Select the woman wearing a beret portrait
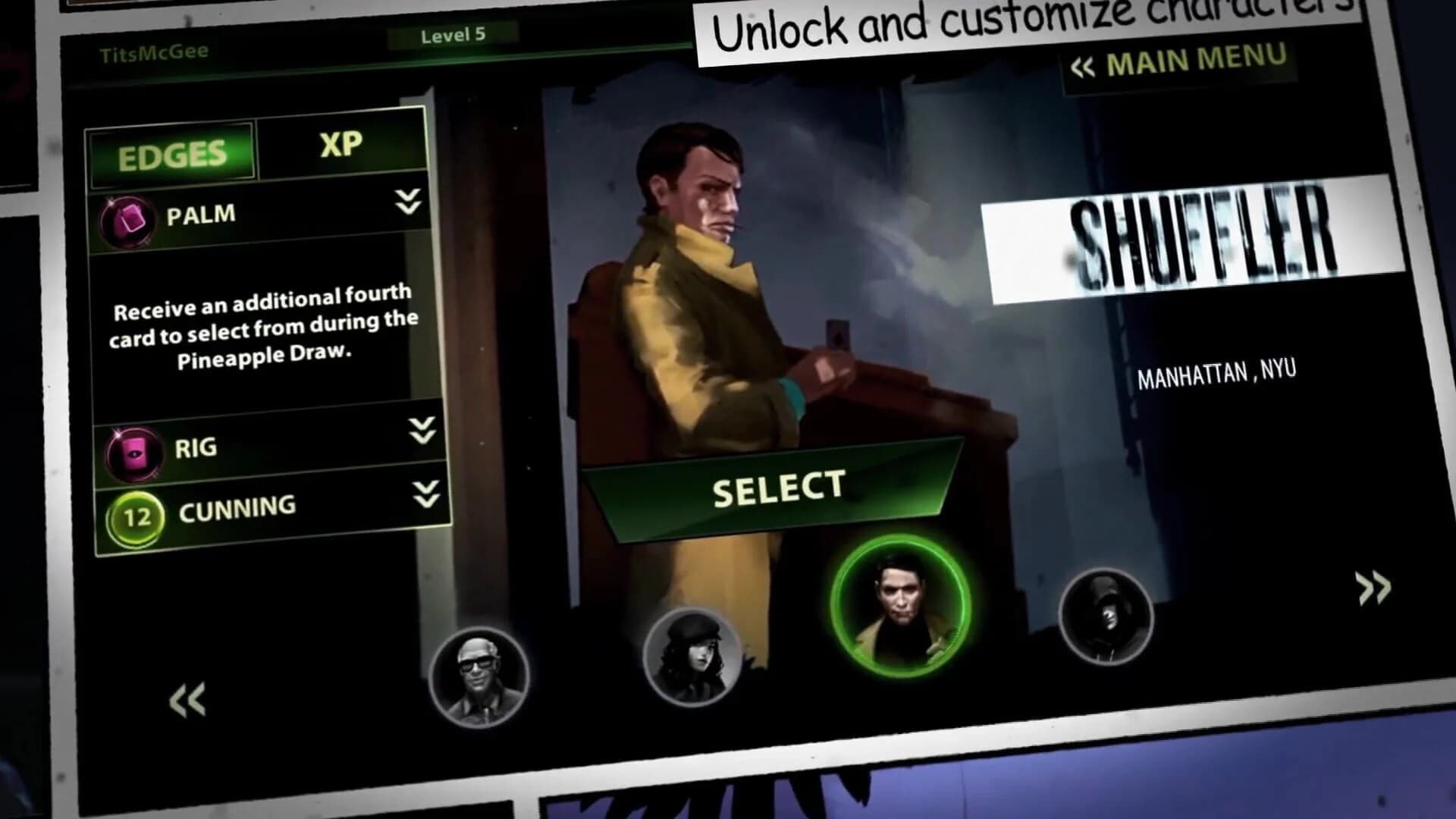This screenshot has height=819, width=1456. (x=691, y=657)
